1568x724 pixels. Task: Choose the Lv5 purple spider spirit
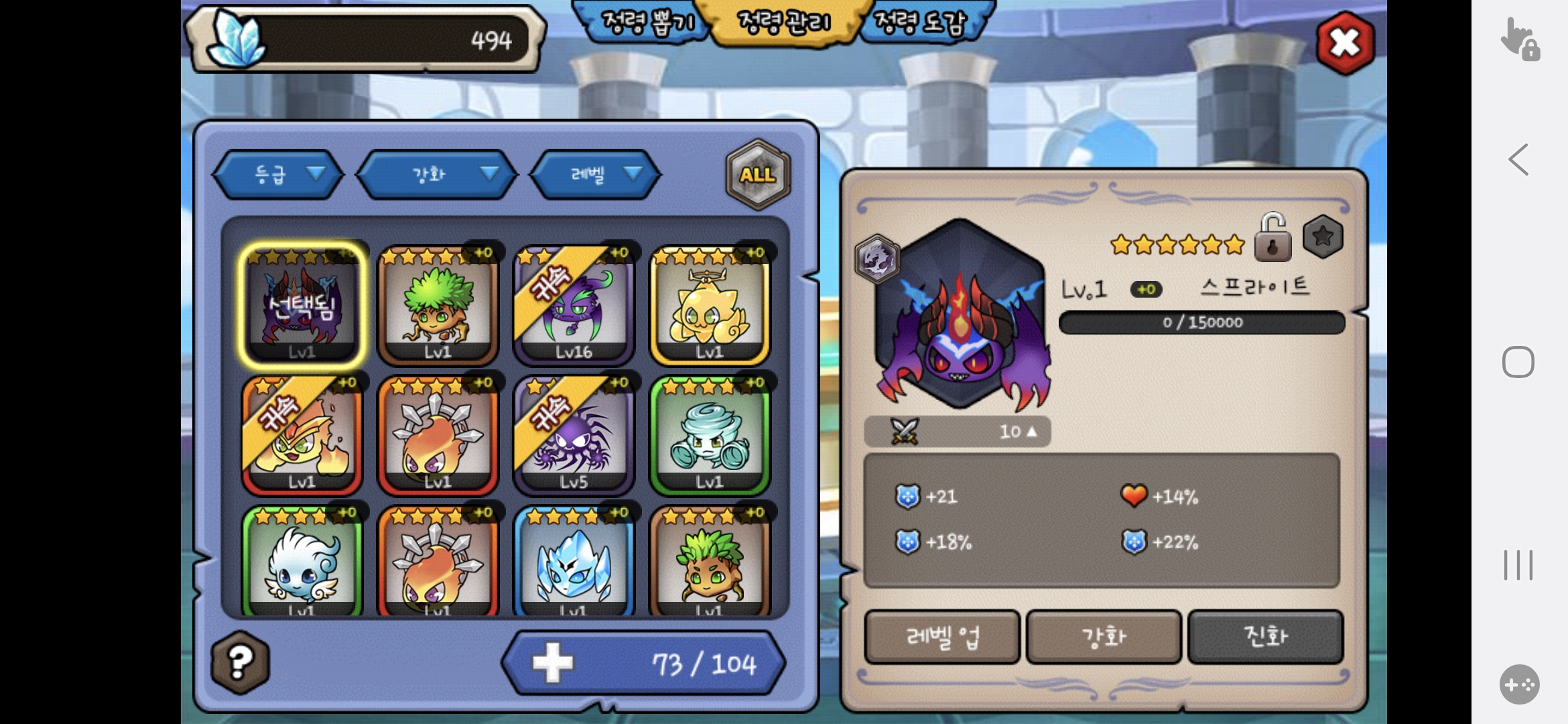point(574,435)
